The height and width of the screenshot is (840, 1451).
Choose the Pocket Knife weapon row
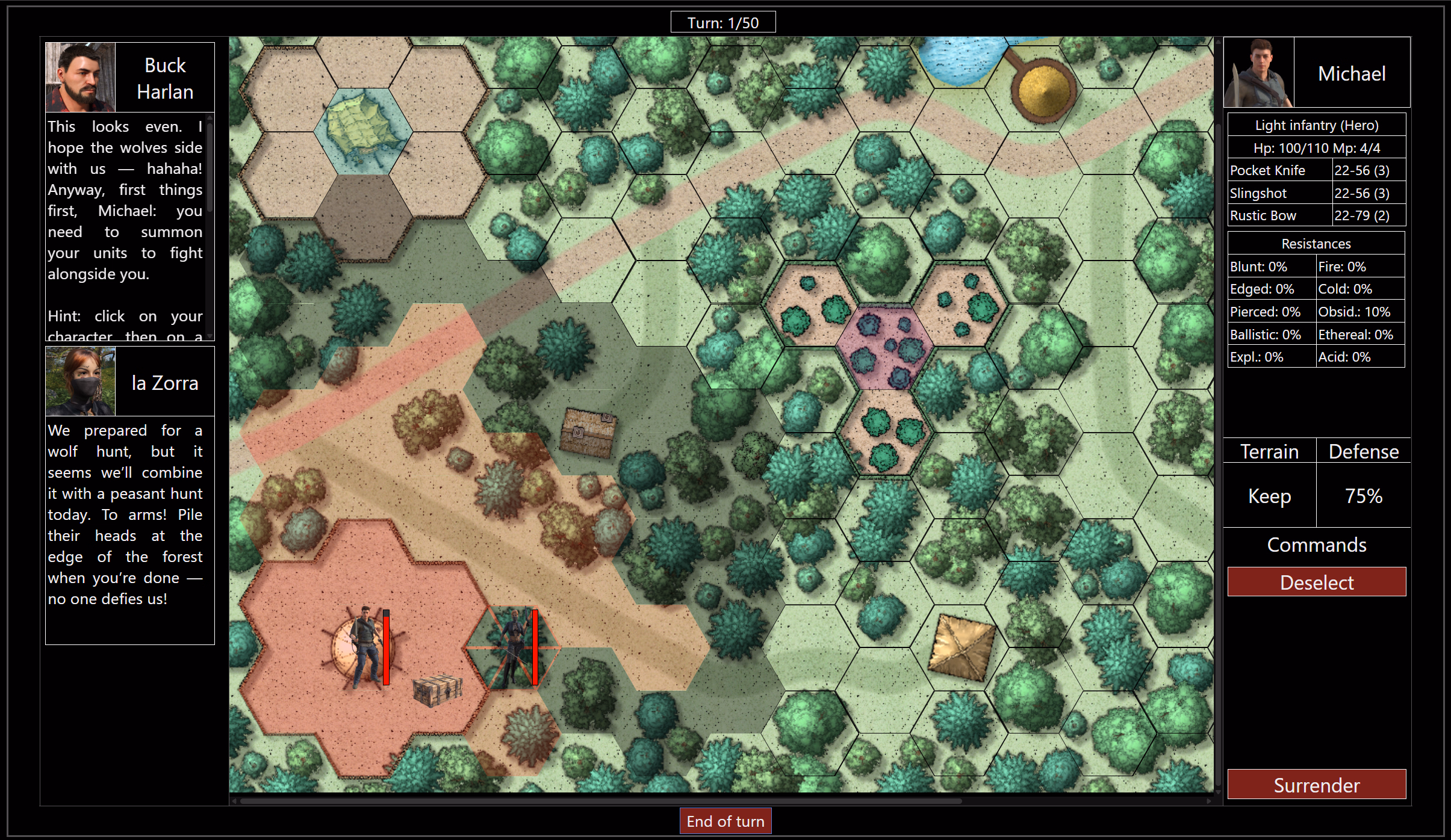pyautogui.click(x=1316, y=170)
